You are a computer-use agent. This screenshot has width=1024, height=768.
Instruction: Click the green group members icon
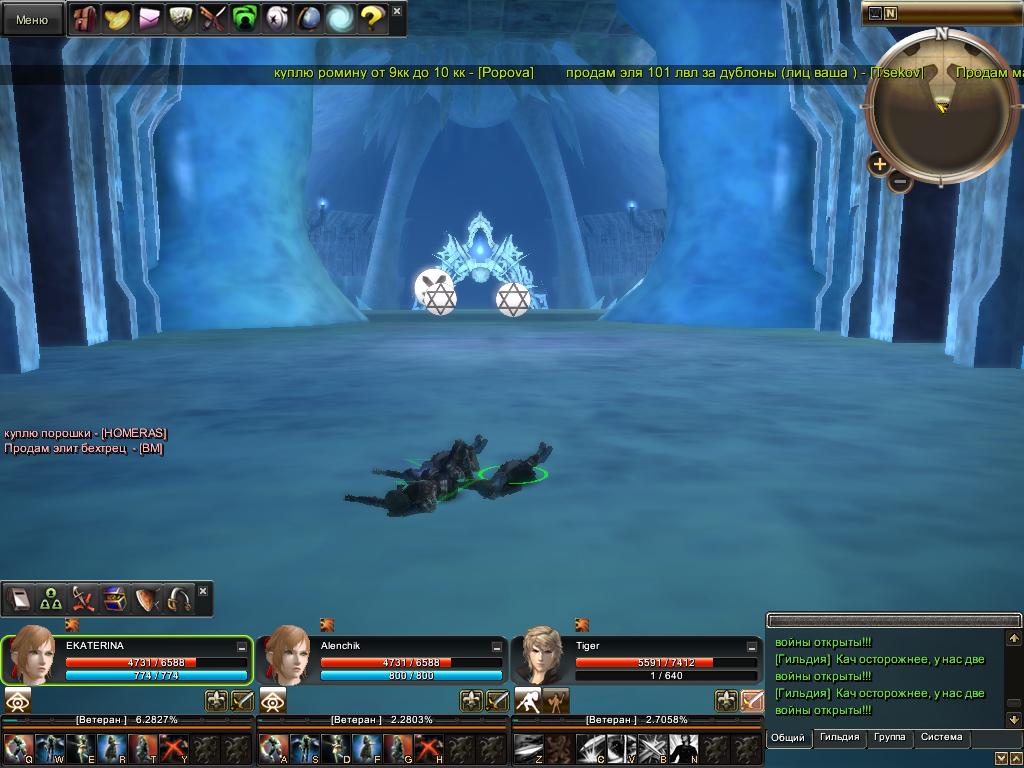click(51, 599)
